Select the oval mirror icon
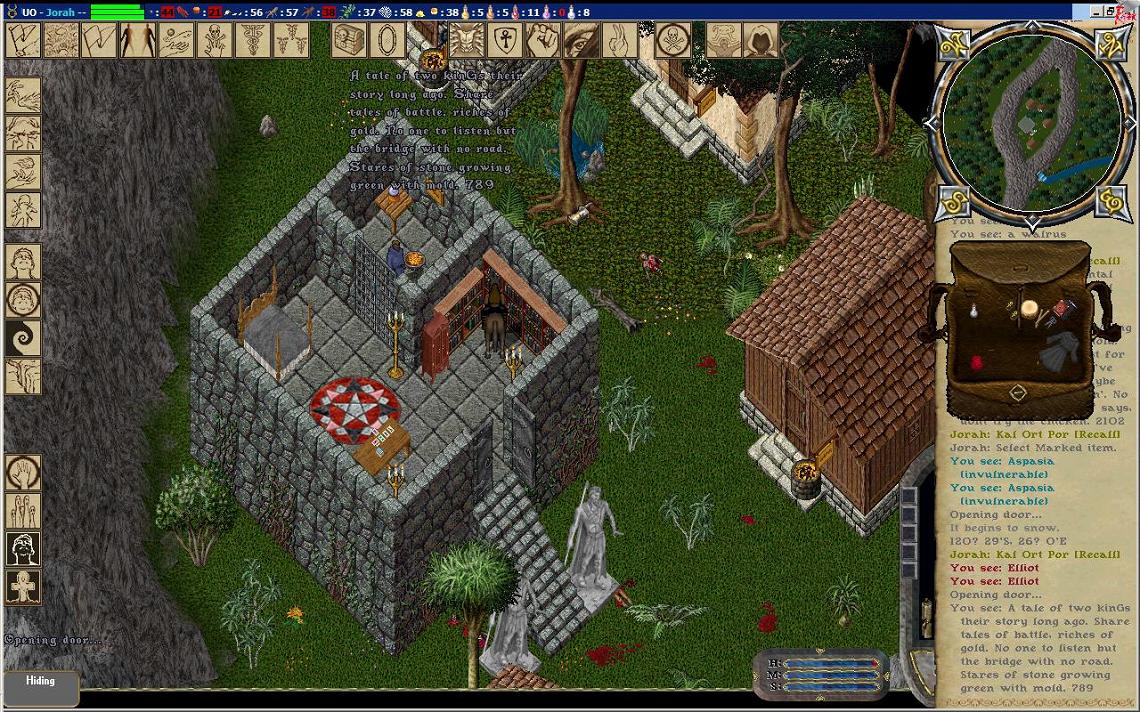The height and width of the screenshot is (712, 1140). coord(387,40)
